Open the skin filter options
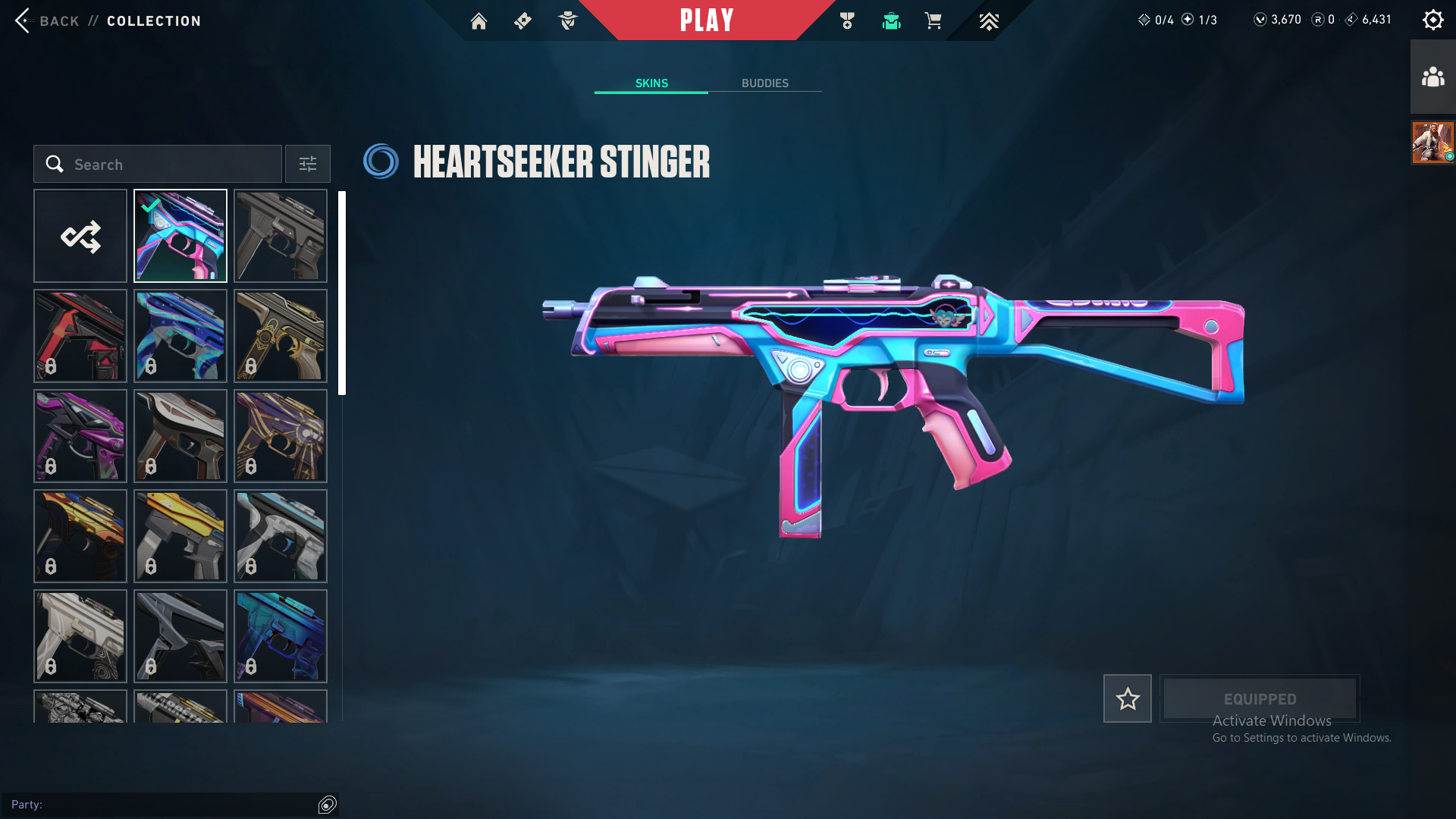The width and height of the screenshot is (1456, 819). coord(308,165)
